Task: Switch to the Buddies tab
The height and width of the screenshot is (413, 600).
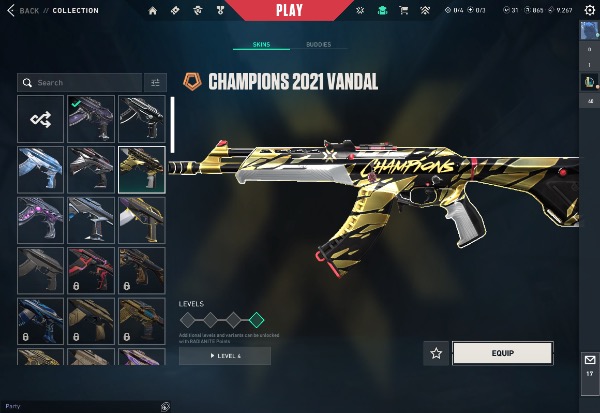Action: (x=320, y=45)
